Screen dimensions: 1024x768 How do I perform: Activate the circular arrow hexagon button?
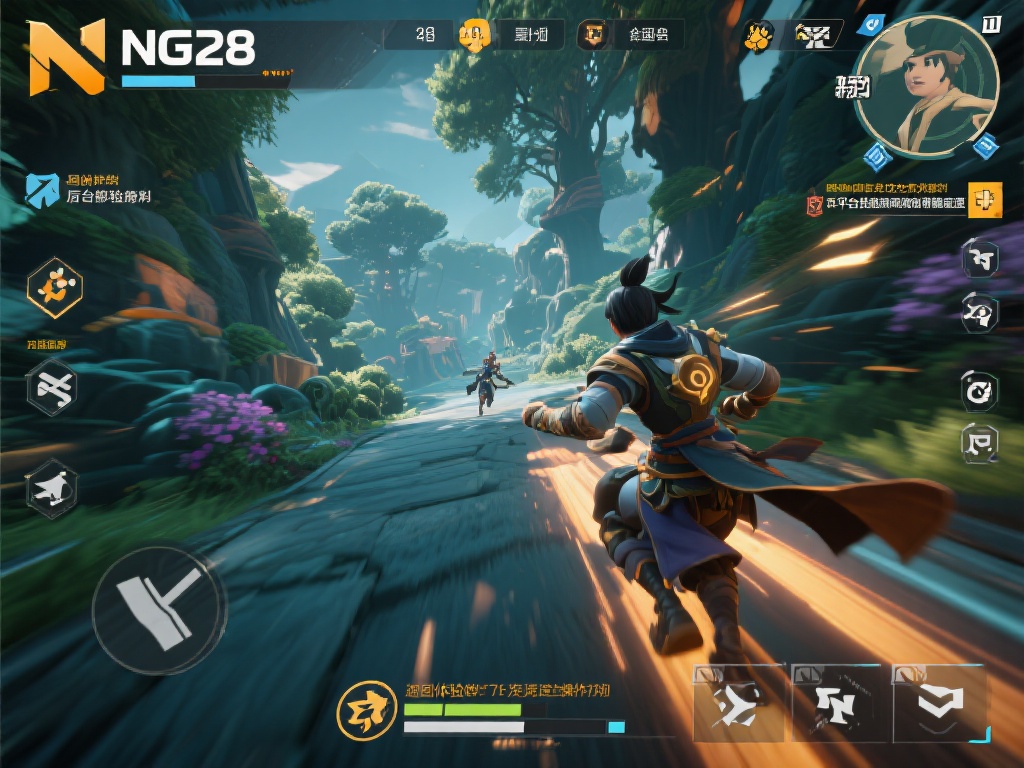[979, 390]
